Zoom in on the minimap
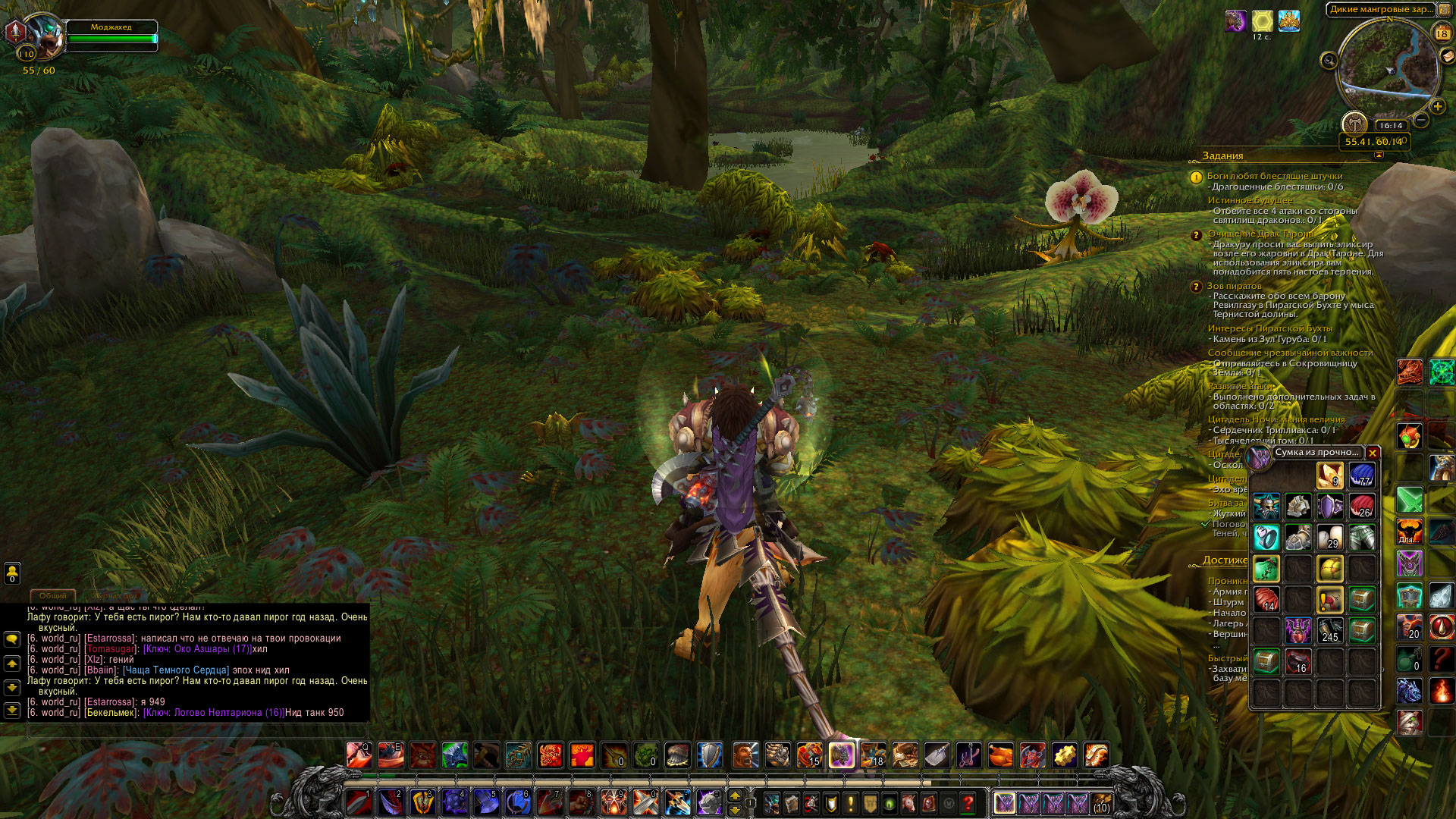This screenshot has width=1456, height=819. [x=1437, y=106]
